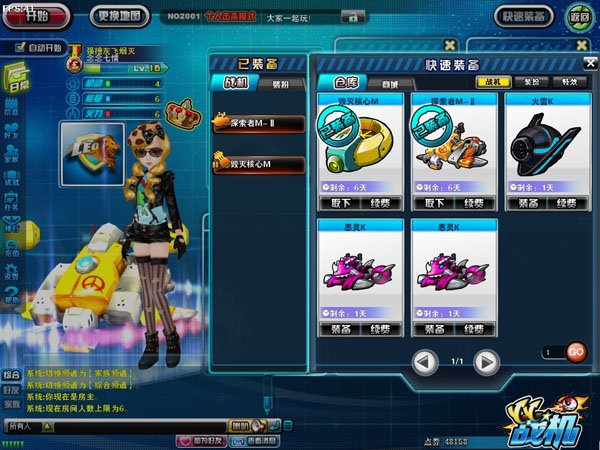600x450 pixels.
Task: Switch to the 商城 shop tab
Action: click(390, 84)
